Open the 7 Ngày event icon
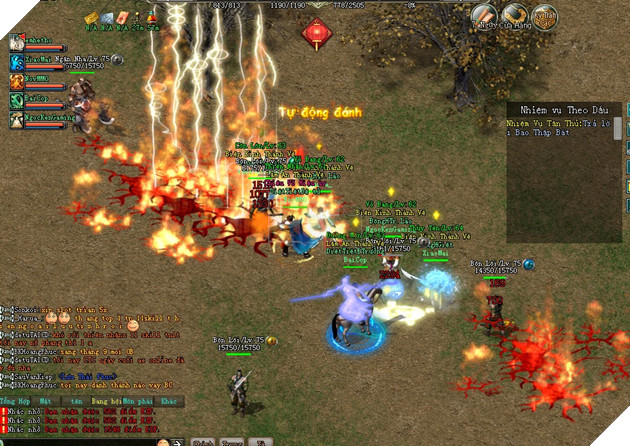The height and width of the screenshot is (446, 630). [x=485, y=16]
